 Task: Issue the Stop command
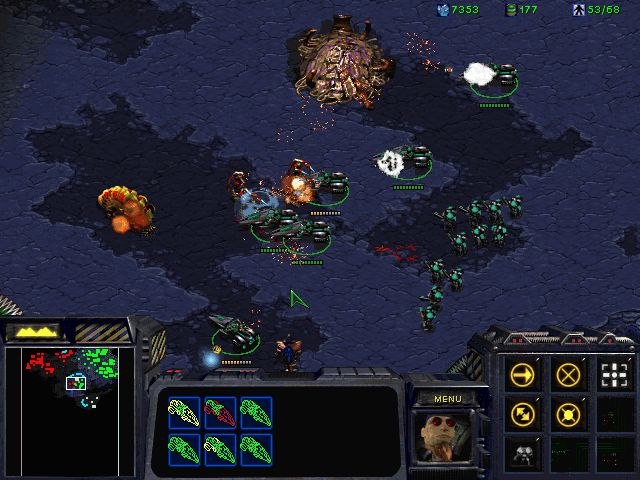[x=568, y=375]
